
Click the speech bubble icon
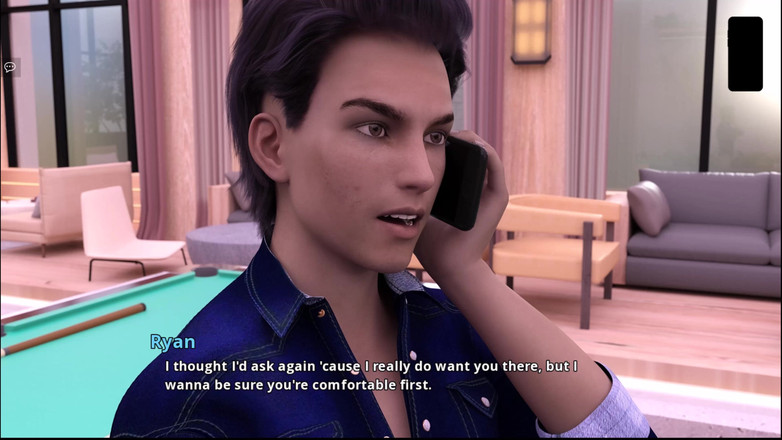pyautogui.click(x=10, y=67)
